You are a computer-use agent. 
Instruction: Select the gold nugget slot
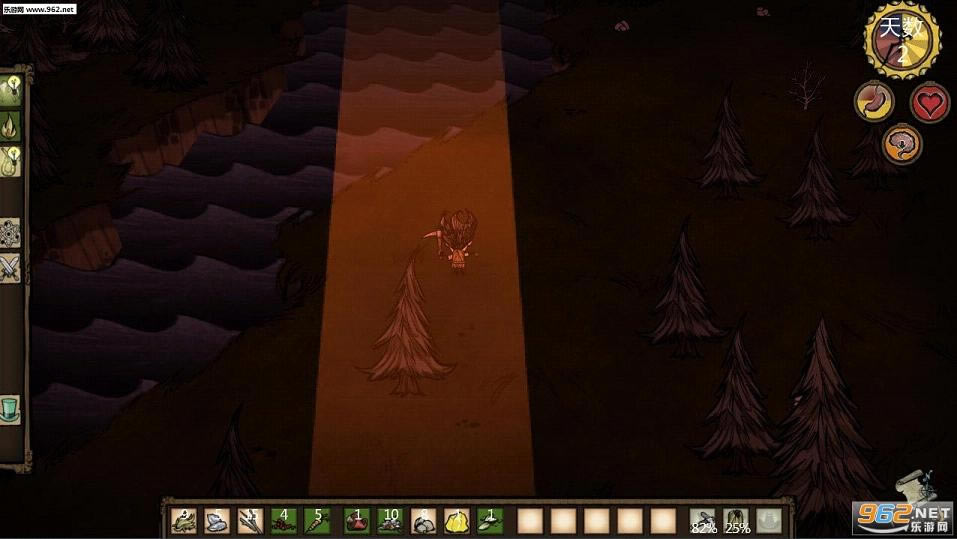click(456, 520)
